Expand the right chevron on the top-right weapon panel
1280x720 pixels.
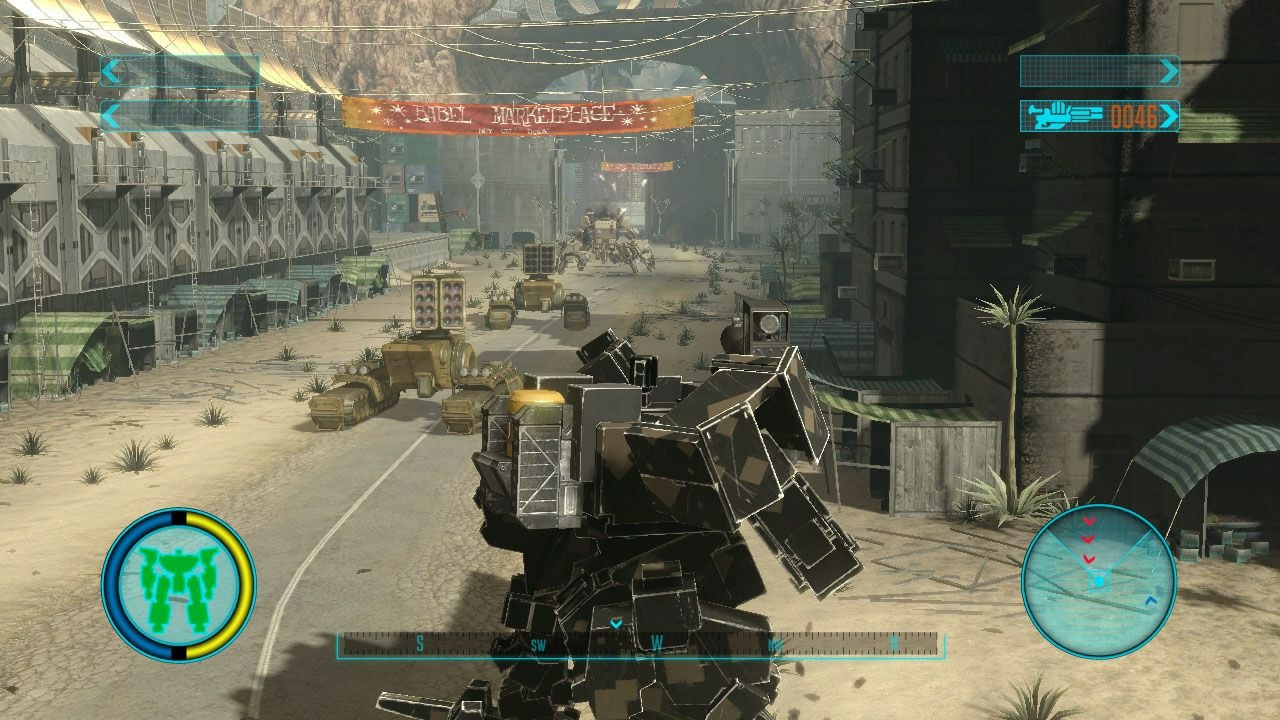(x=1170, y=70)
